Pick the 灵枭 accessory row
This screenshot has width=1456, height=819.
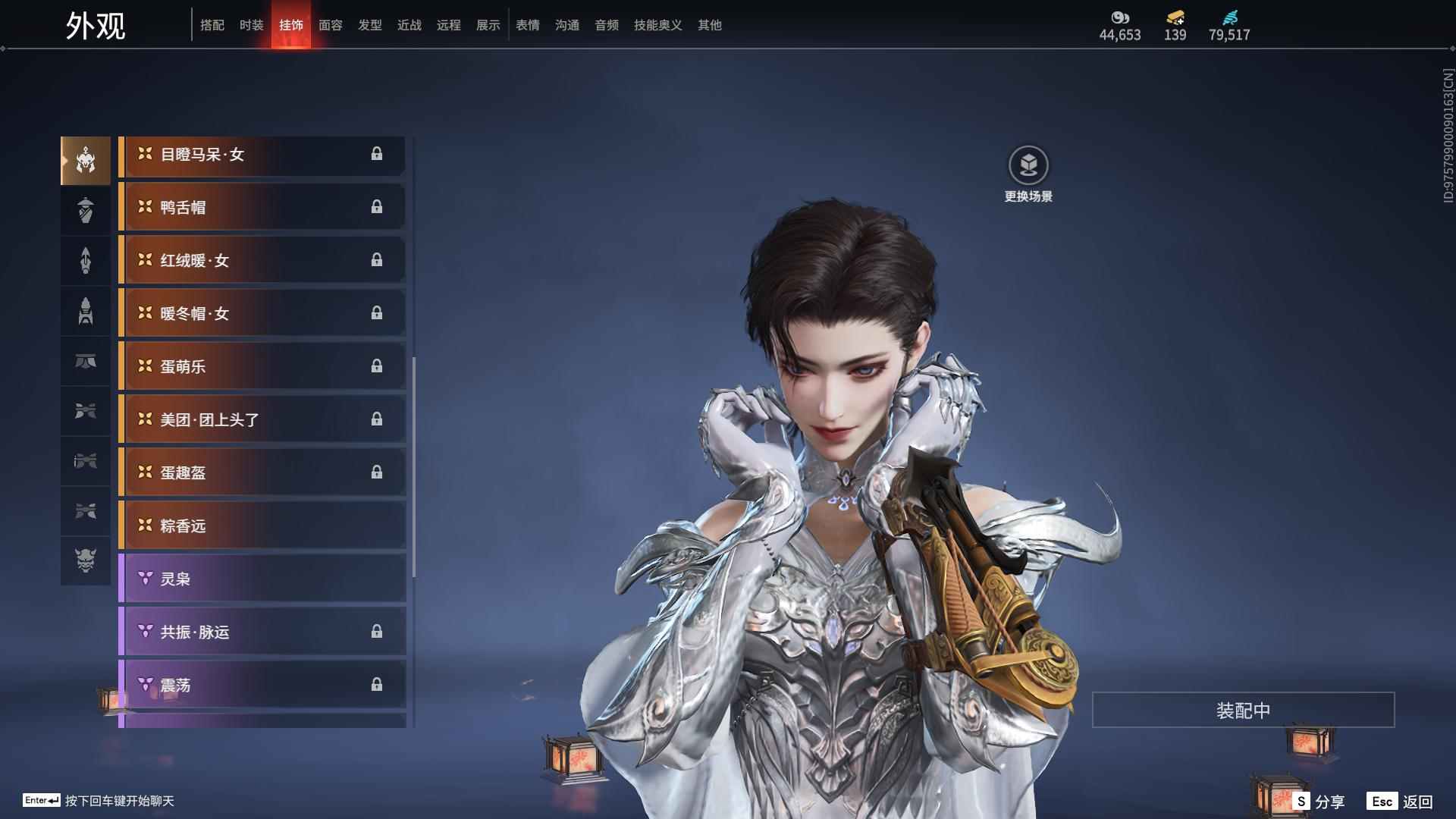point(262,579)
